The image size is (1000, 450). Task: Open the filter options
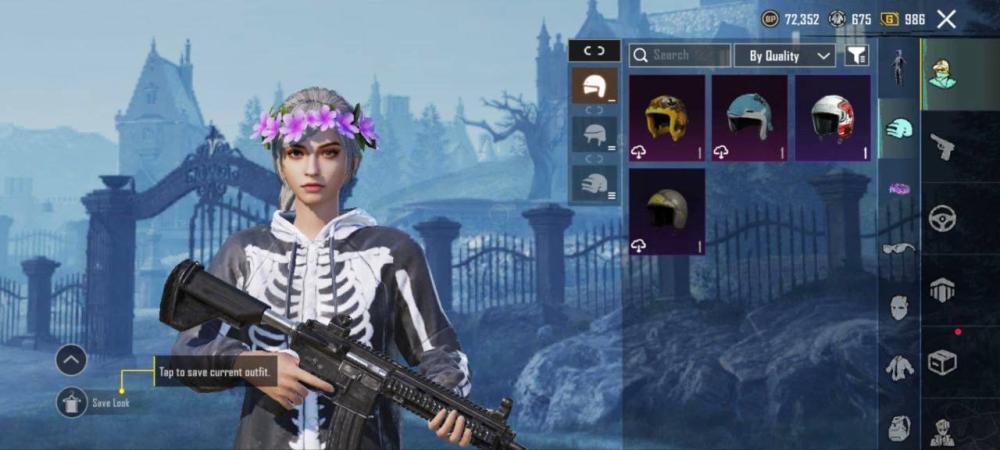point(857,56)
